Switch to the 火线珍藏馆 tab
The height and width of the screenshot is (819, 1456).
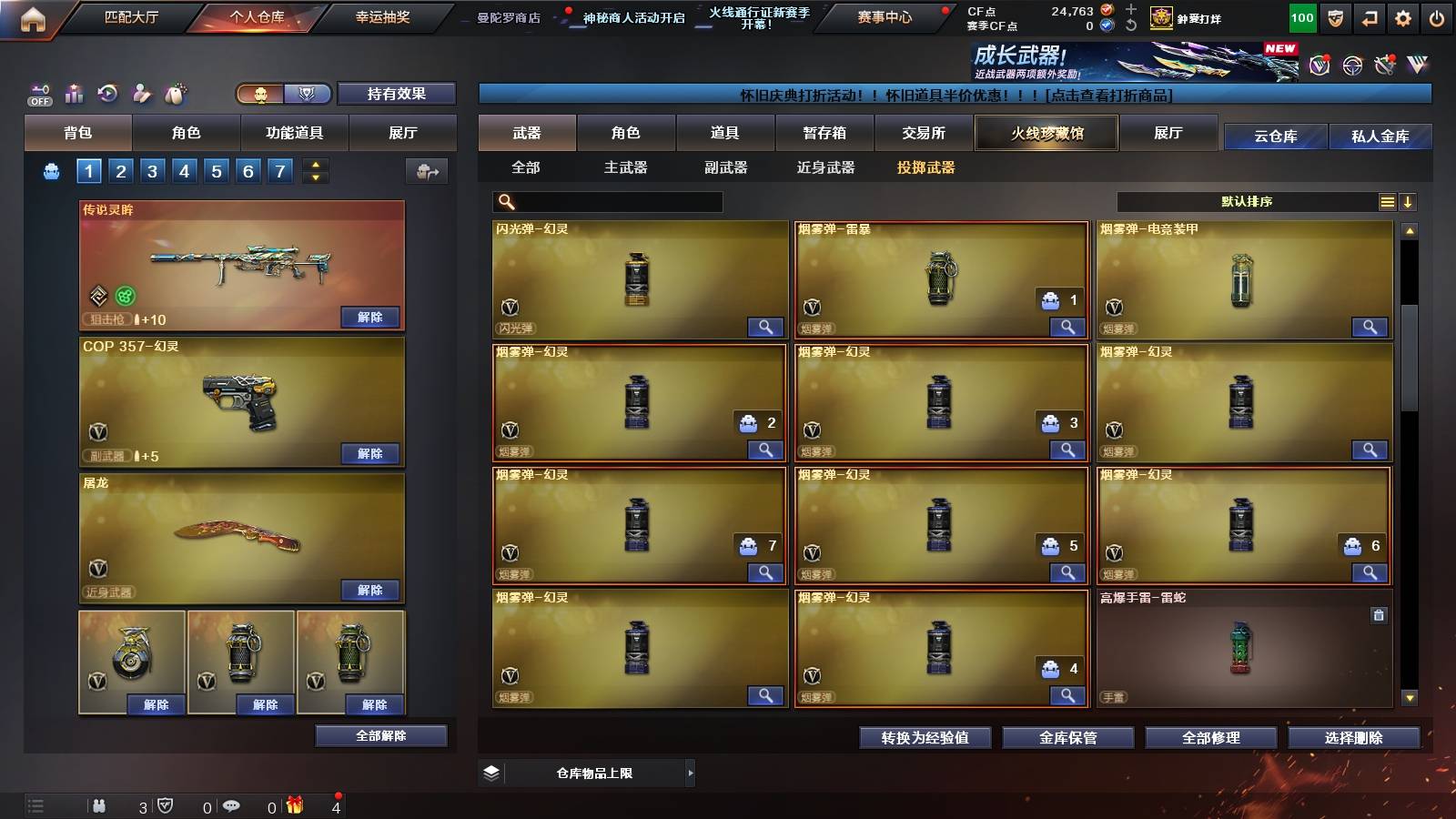(x=1046, y=133)
